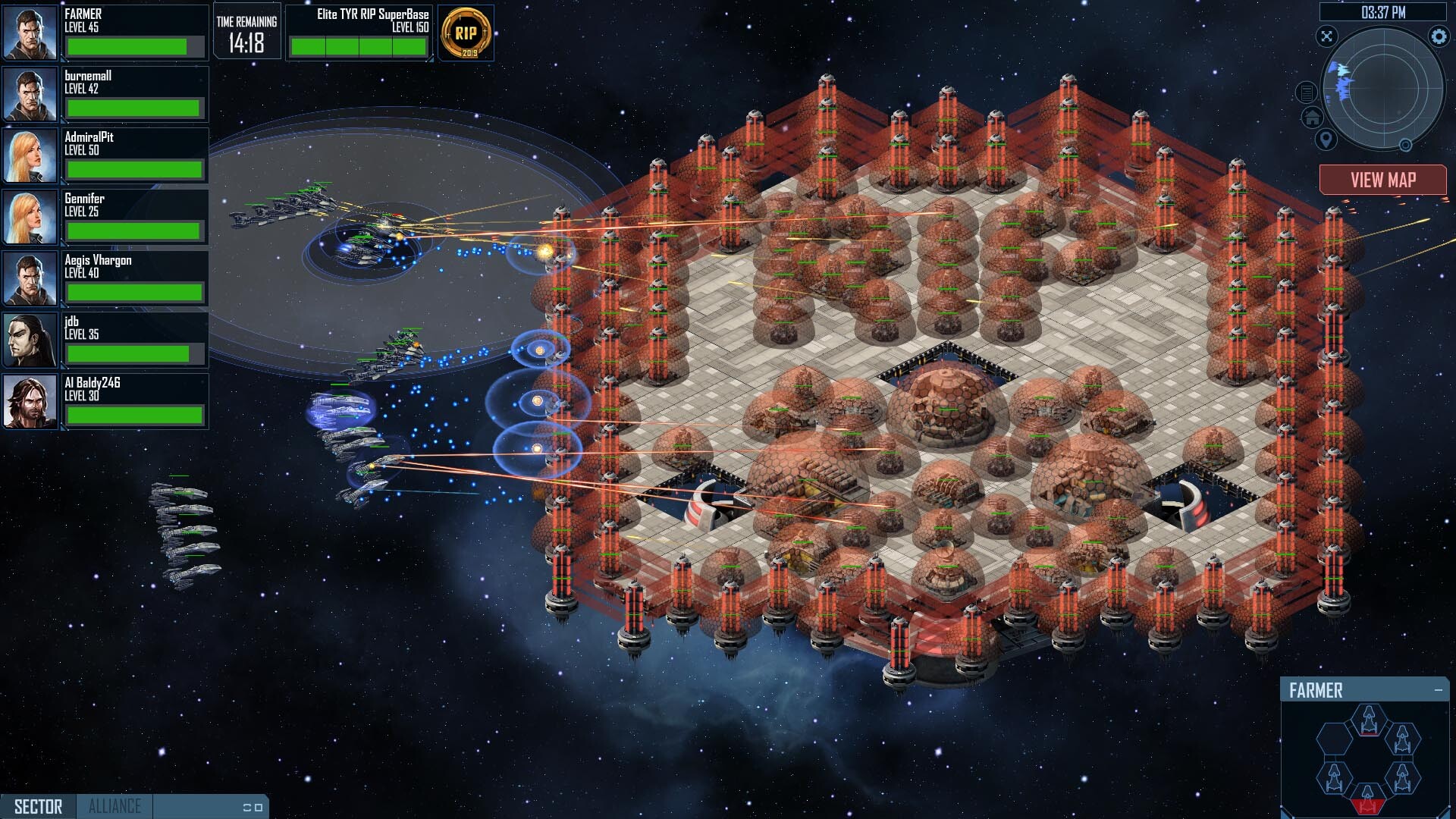Click the location pin icon under the minimap
Image resolution: width=1456 pixels, height=819 pixels.
[x=1325, y=140]
